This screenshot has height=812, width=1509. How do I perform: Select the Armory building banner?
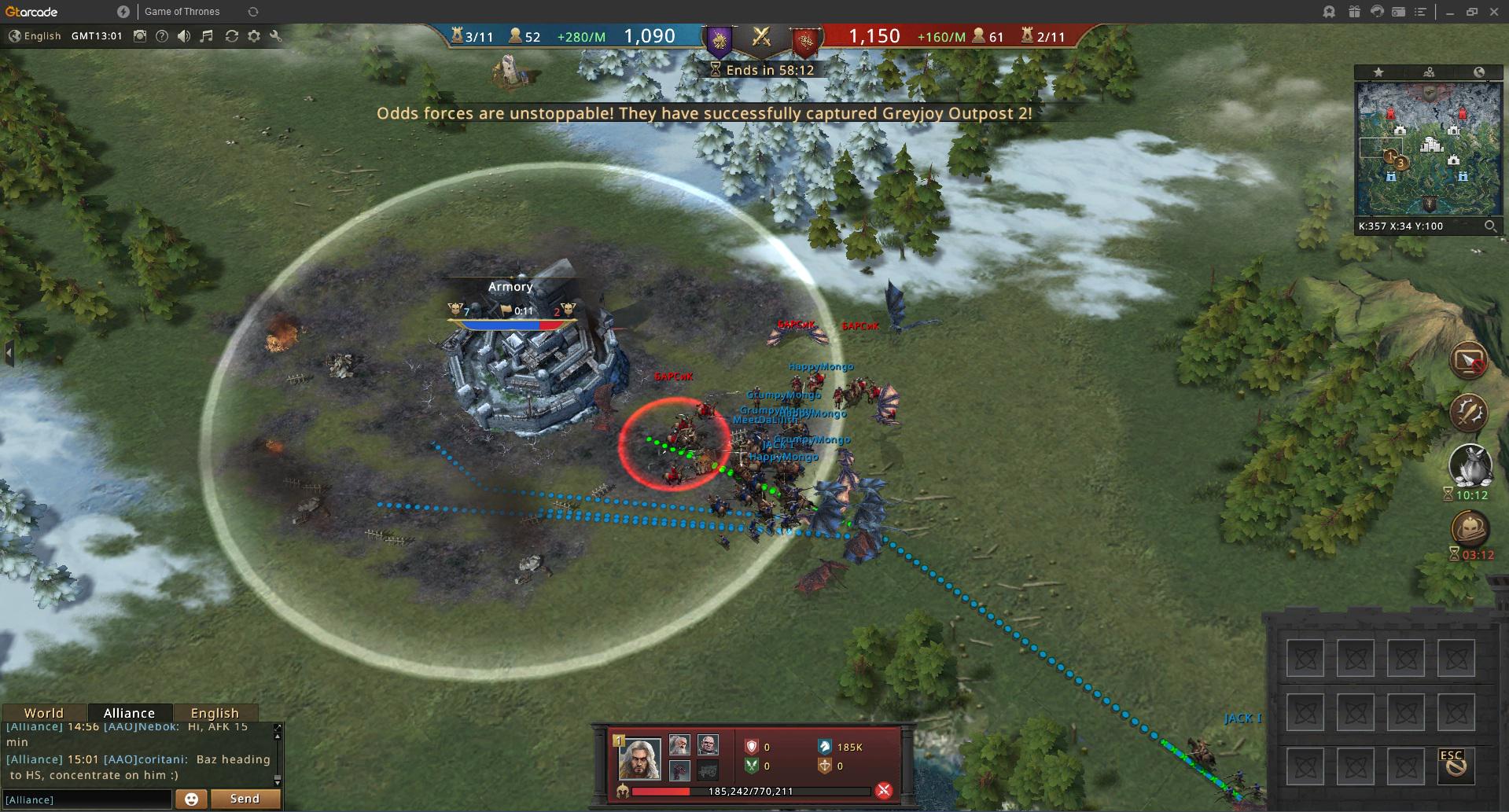click(510, 287)
